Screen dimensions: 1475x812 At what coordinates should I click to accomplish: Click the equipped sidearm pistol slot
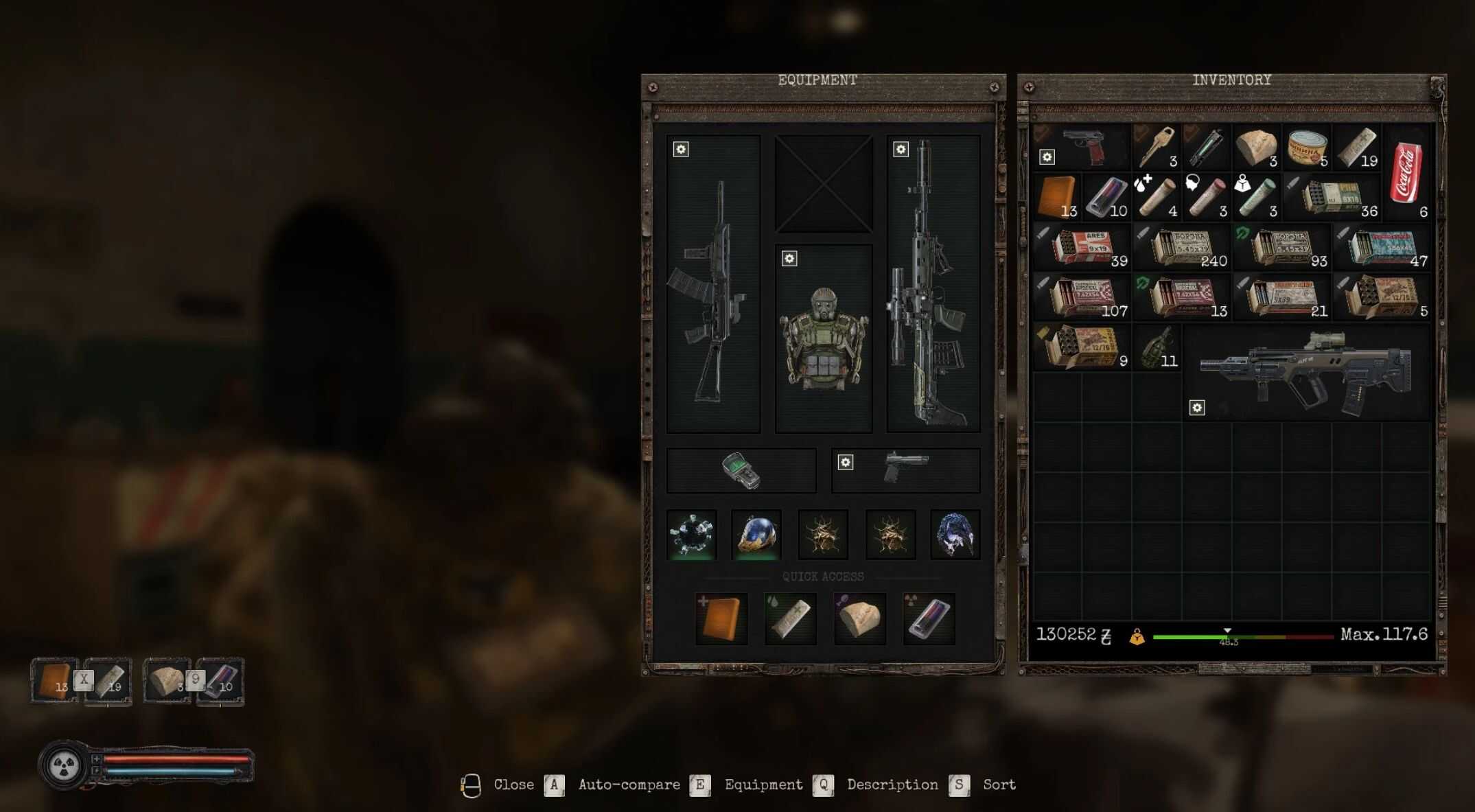tap(905, 469)
